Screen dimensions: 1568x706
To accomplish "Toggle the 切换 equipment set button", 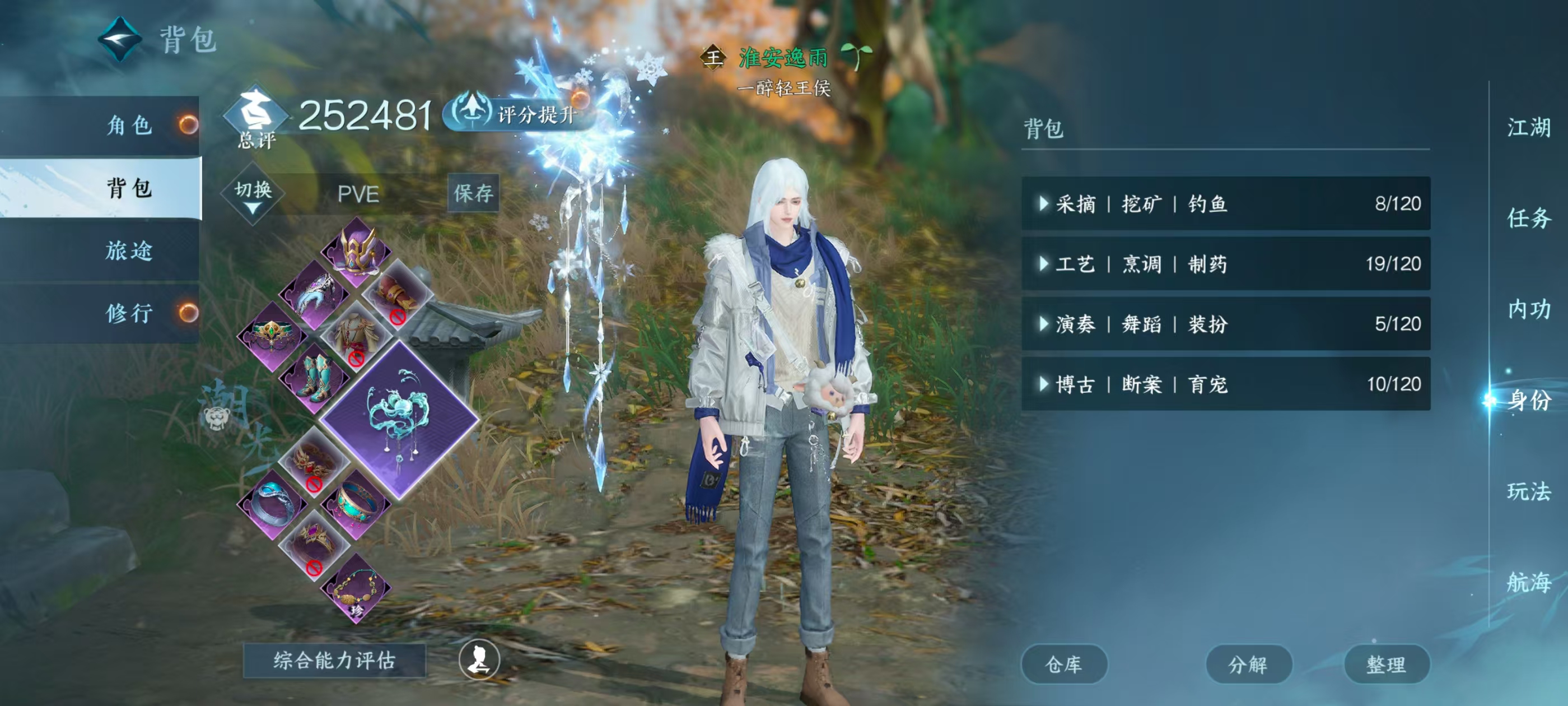I will (253, 194).
